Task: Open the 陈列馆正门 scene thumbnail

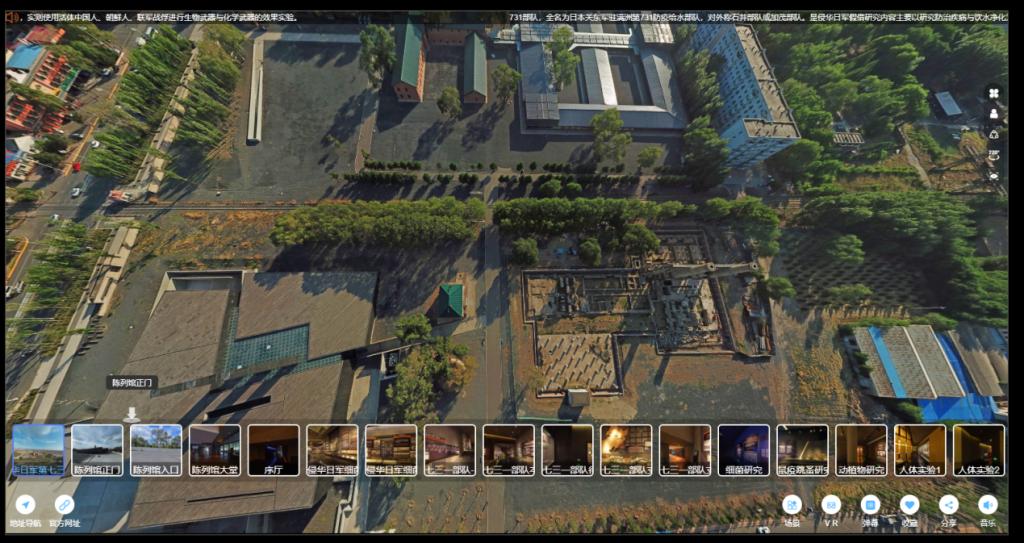Action: [x=97, y=449]
